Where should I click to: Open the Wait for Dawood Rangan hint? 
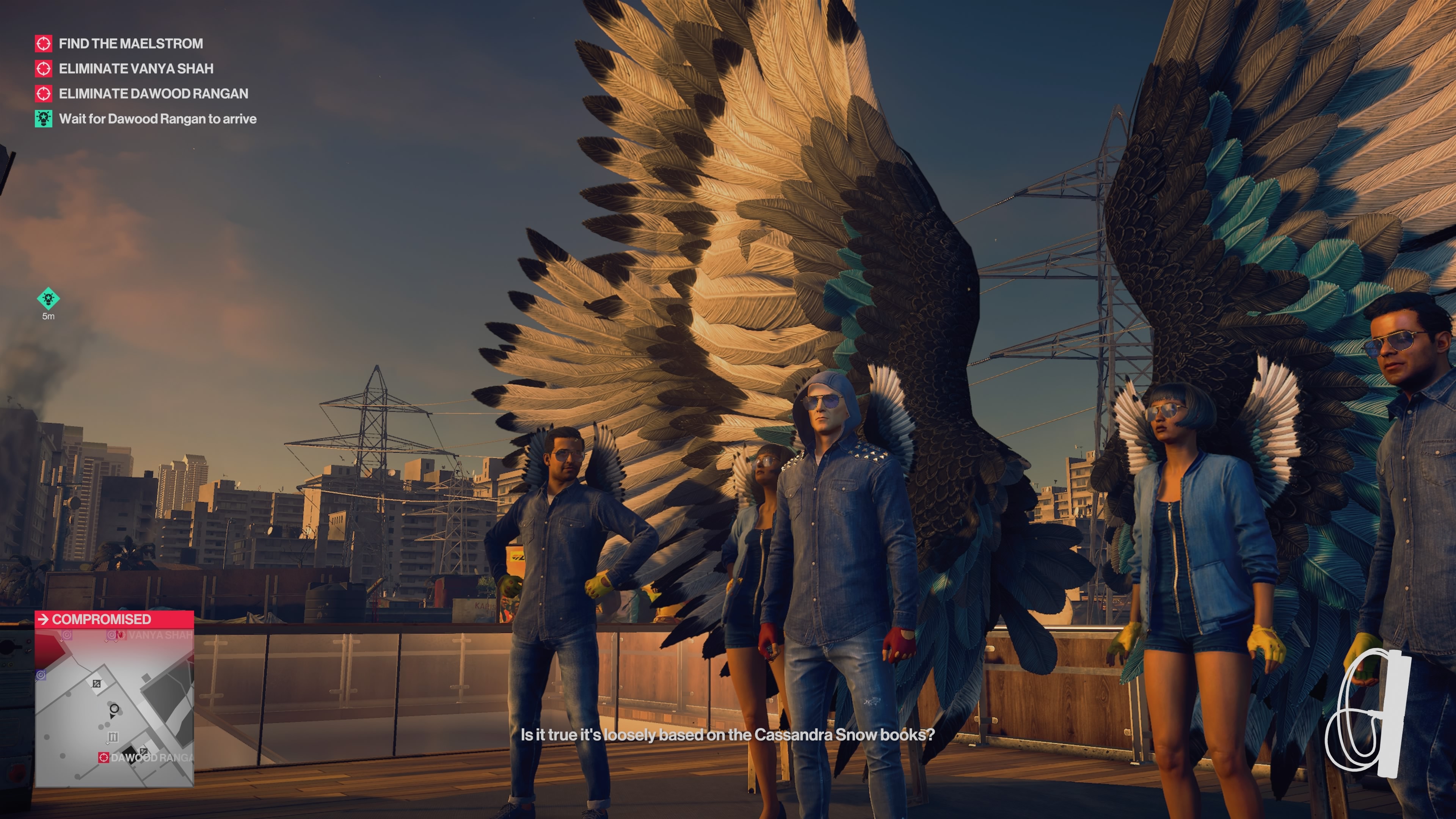click(x=157, y=119)
